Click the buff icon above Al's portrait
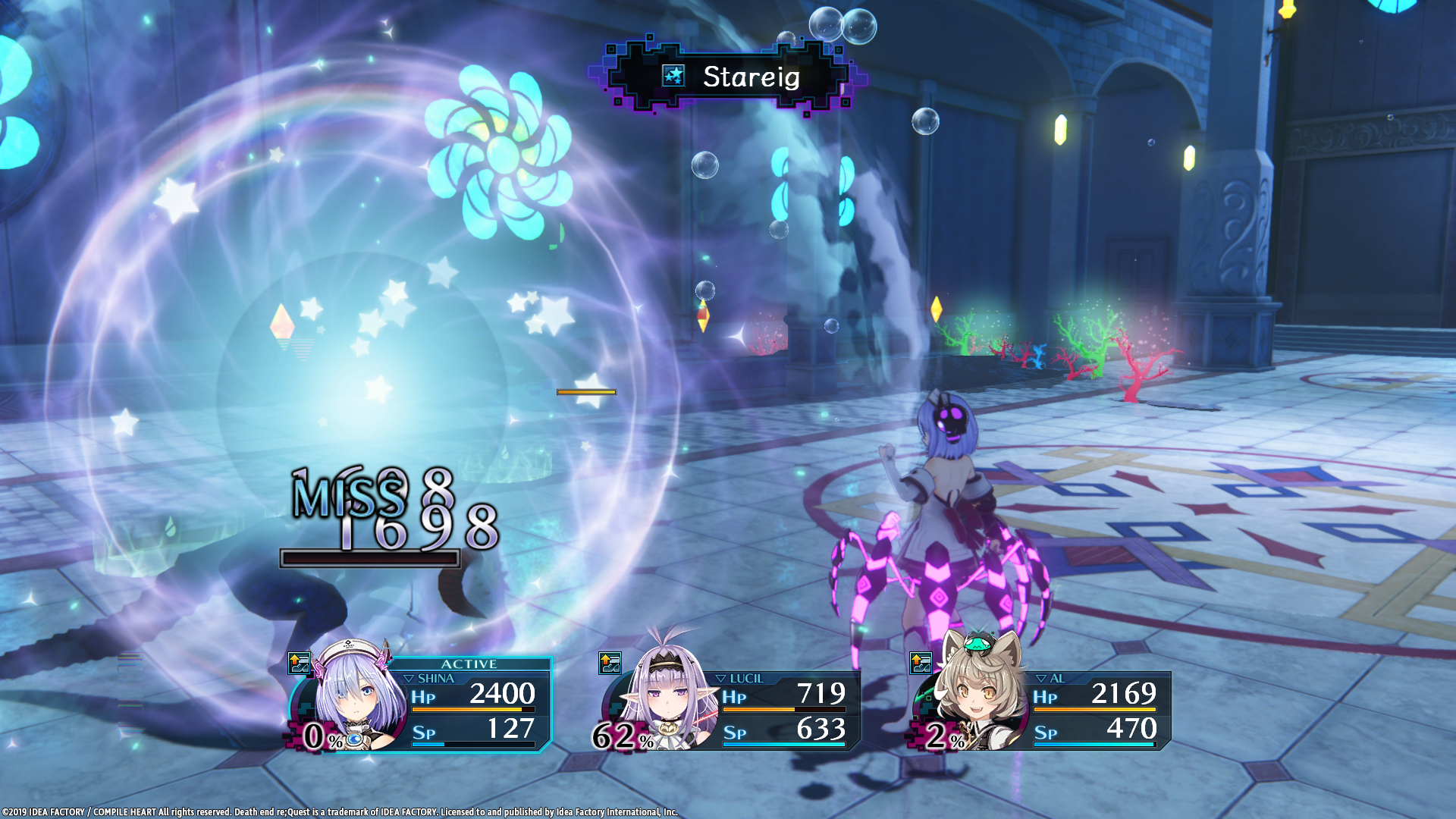The image size is (1456, 819). pos(921,664)
